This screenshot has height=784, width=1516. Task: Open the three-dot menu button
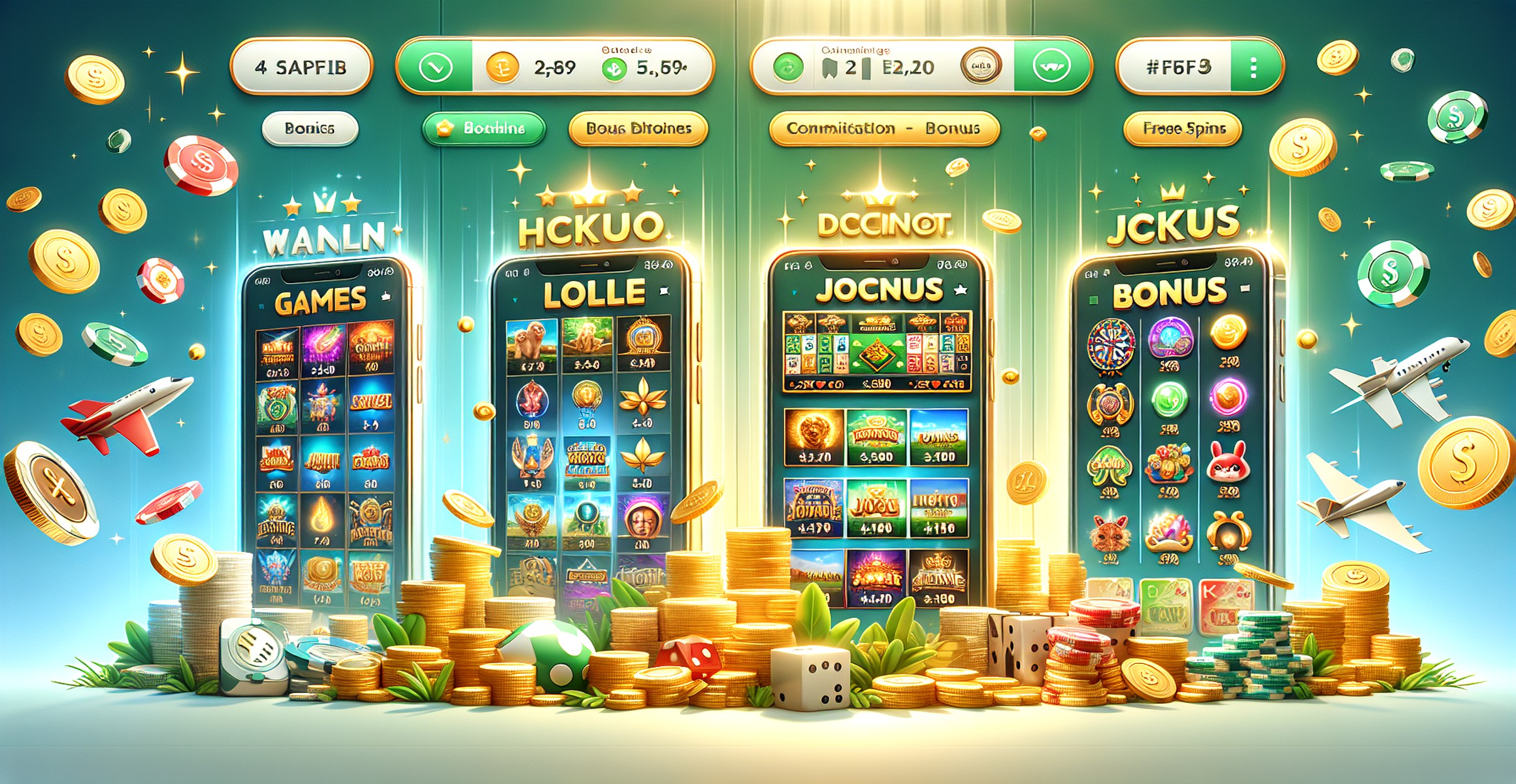tap(1253, 68)
